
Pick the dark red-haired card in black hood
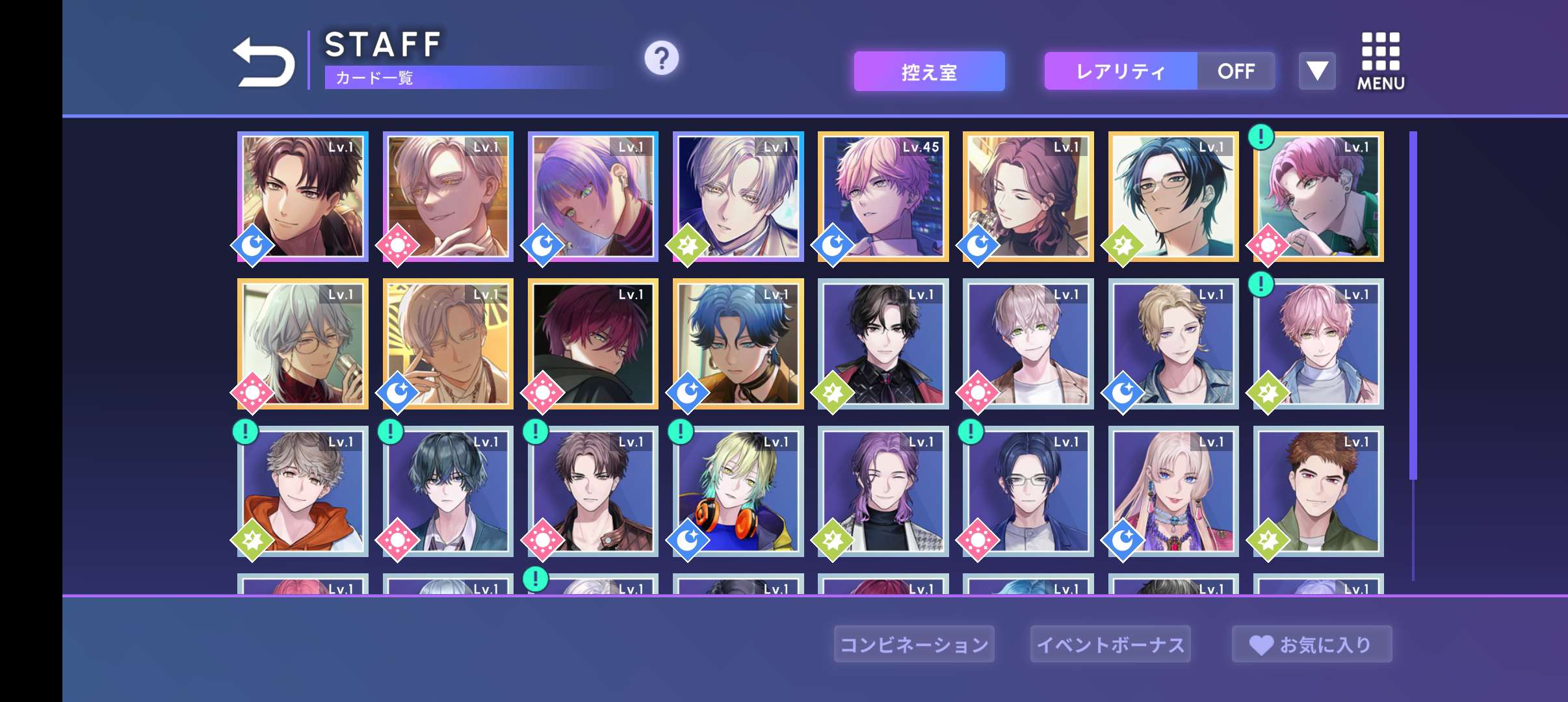click(593, 344)
